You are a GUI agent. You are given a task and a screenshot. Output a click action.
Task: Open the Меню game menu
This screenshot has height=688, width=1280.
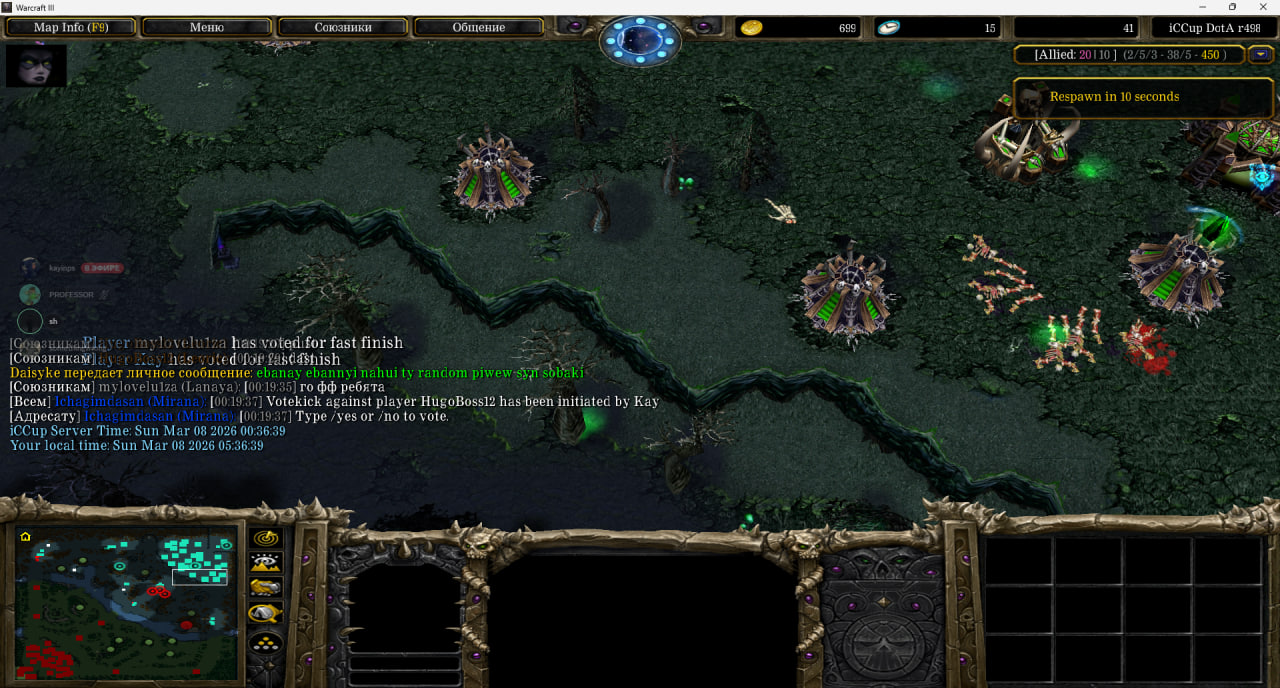[206, 27]
